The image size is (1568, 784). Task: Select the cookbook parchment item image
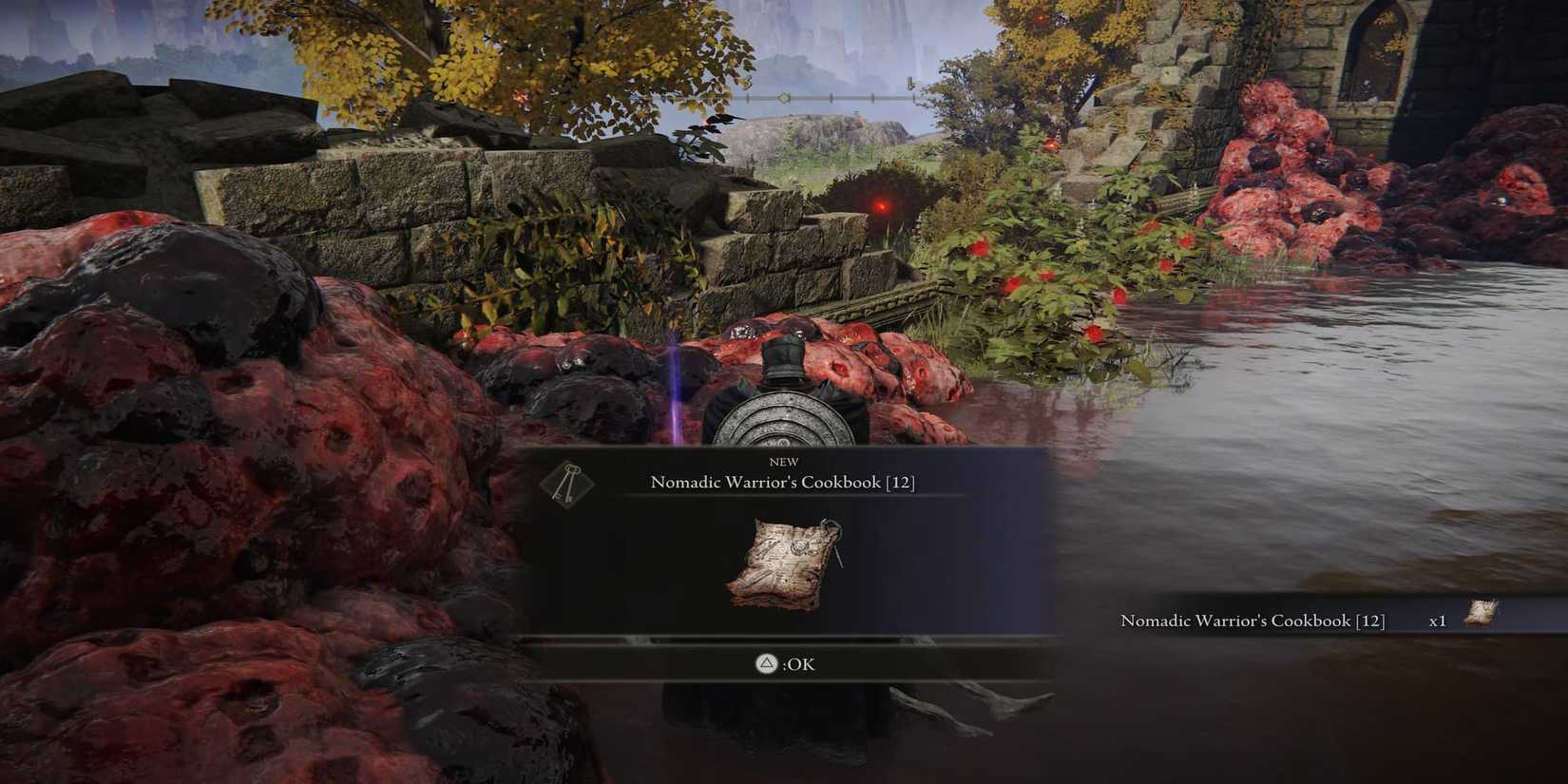pyautogui.click(x=782, y=563)
